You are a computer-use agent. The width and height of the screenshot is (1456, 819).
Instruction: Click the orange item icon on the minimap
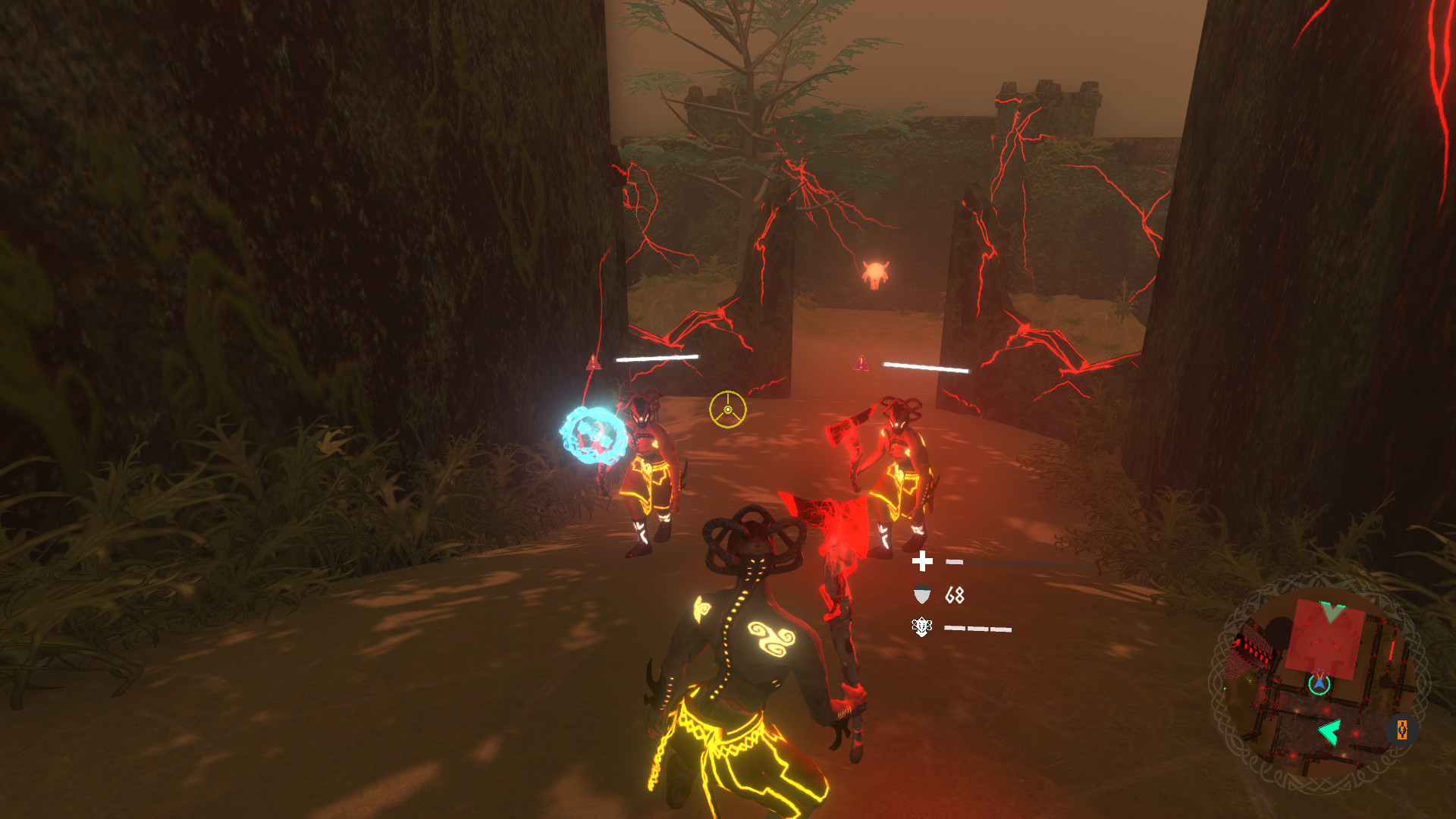coord(1401,730)
